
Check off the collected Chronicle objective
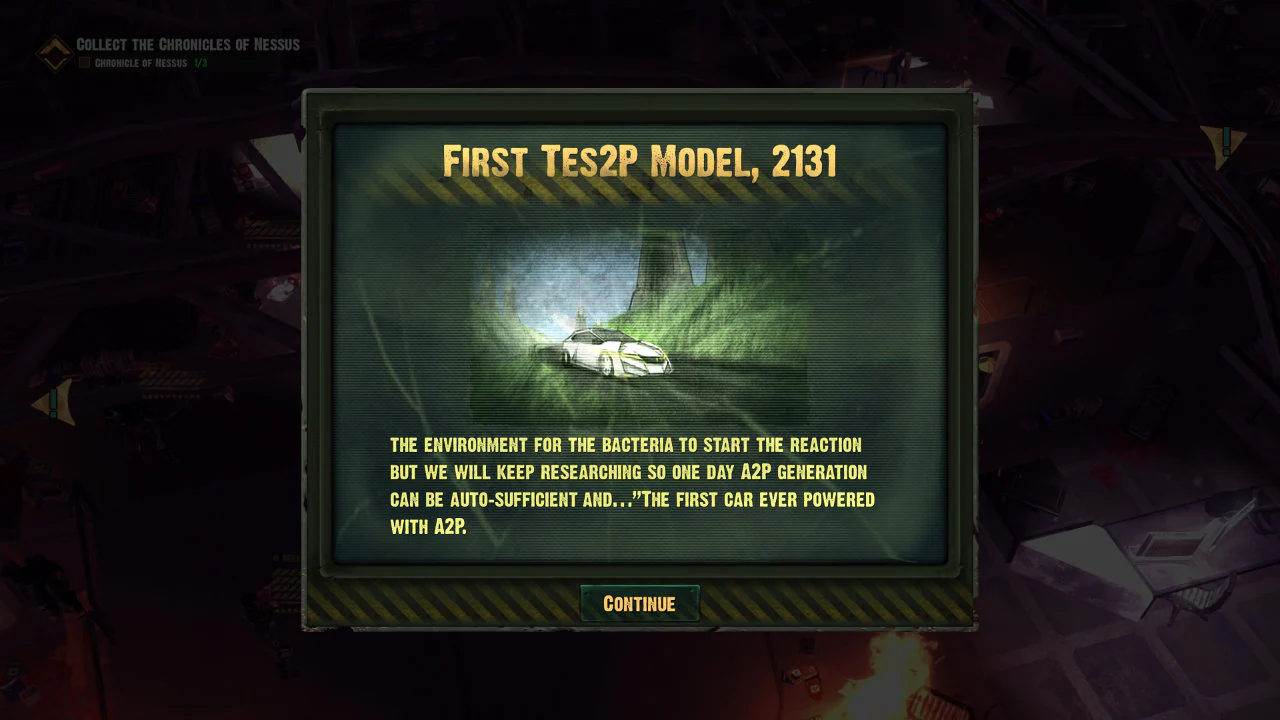pyautogui.click(x=84, y=62)
